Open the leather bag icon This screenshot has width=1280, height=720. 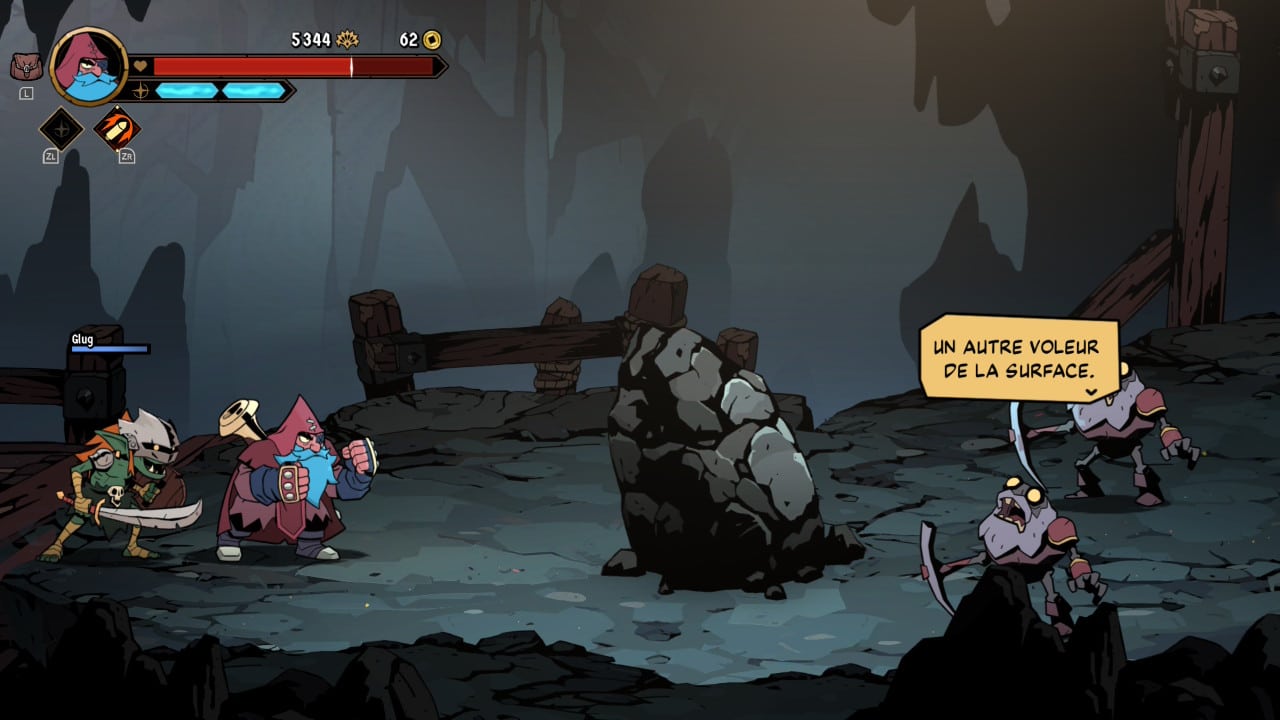point(25,67)
